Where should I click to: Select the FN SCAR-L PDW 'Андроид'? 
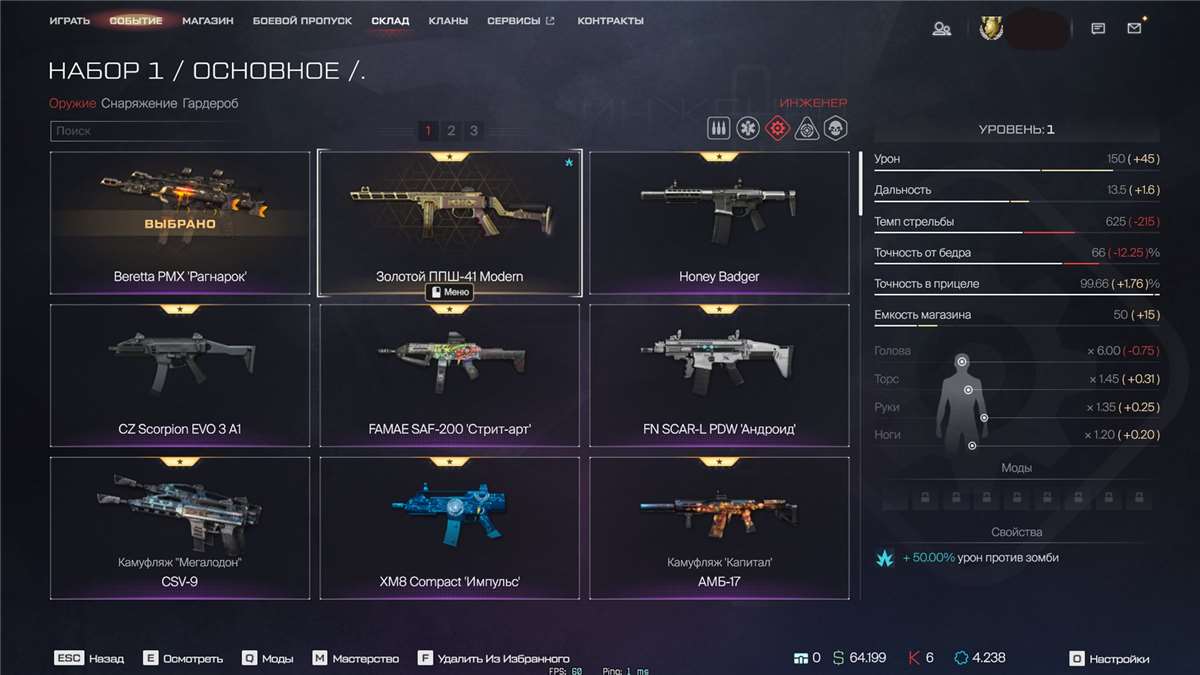pos(719,376)
